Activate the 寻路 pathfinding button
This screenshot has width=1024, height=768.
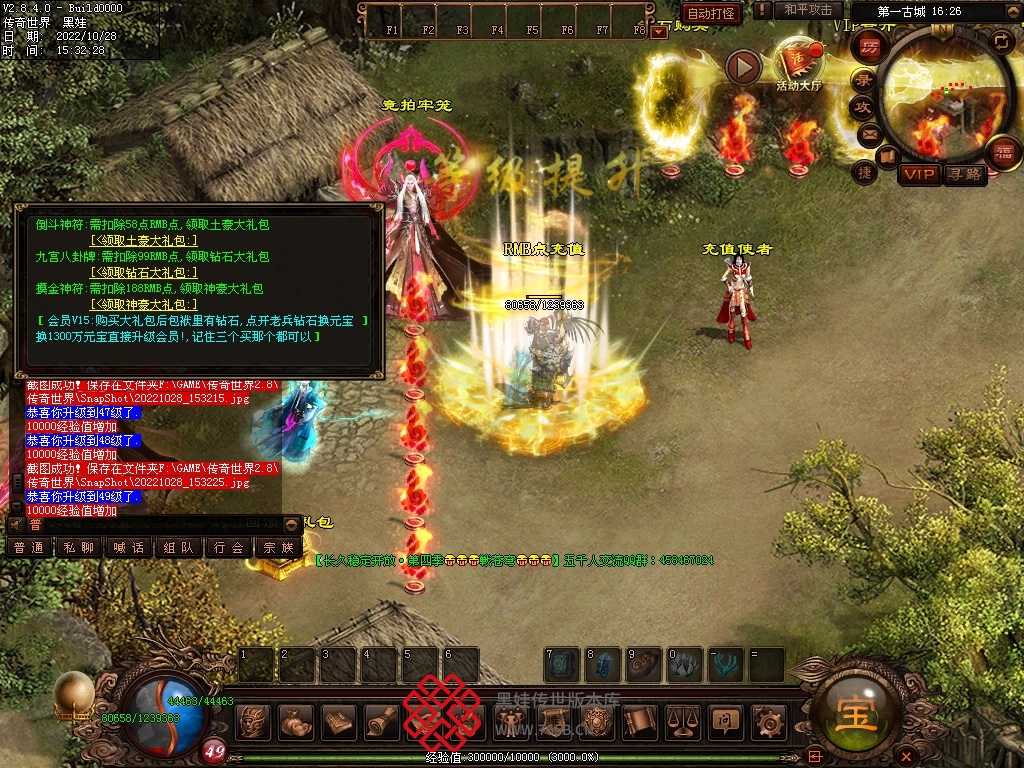click(965, 175)
